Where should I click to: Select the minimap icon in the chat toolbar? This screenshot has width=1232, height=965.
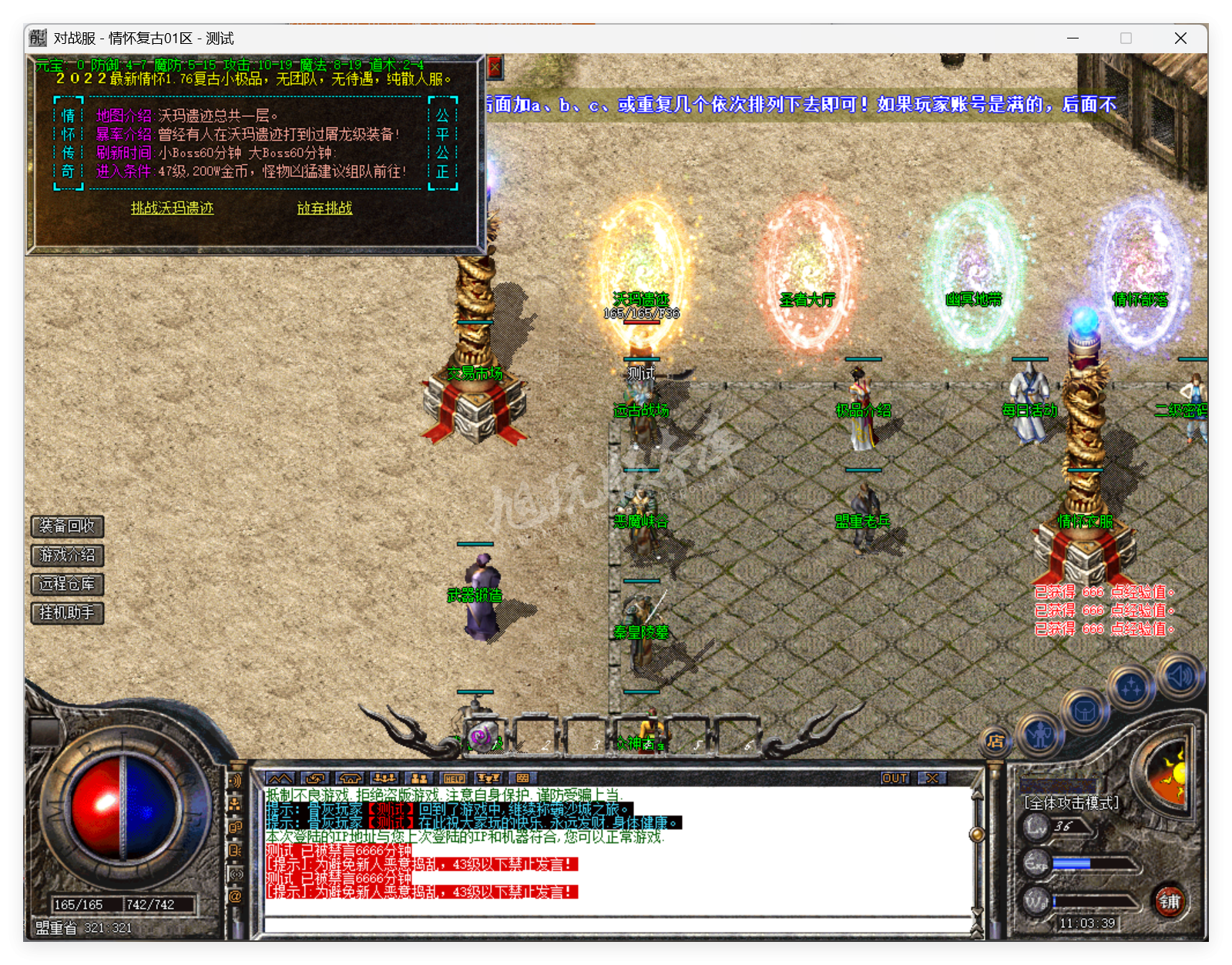pyautogui.click(x=280, y=779)
